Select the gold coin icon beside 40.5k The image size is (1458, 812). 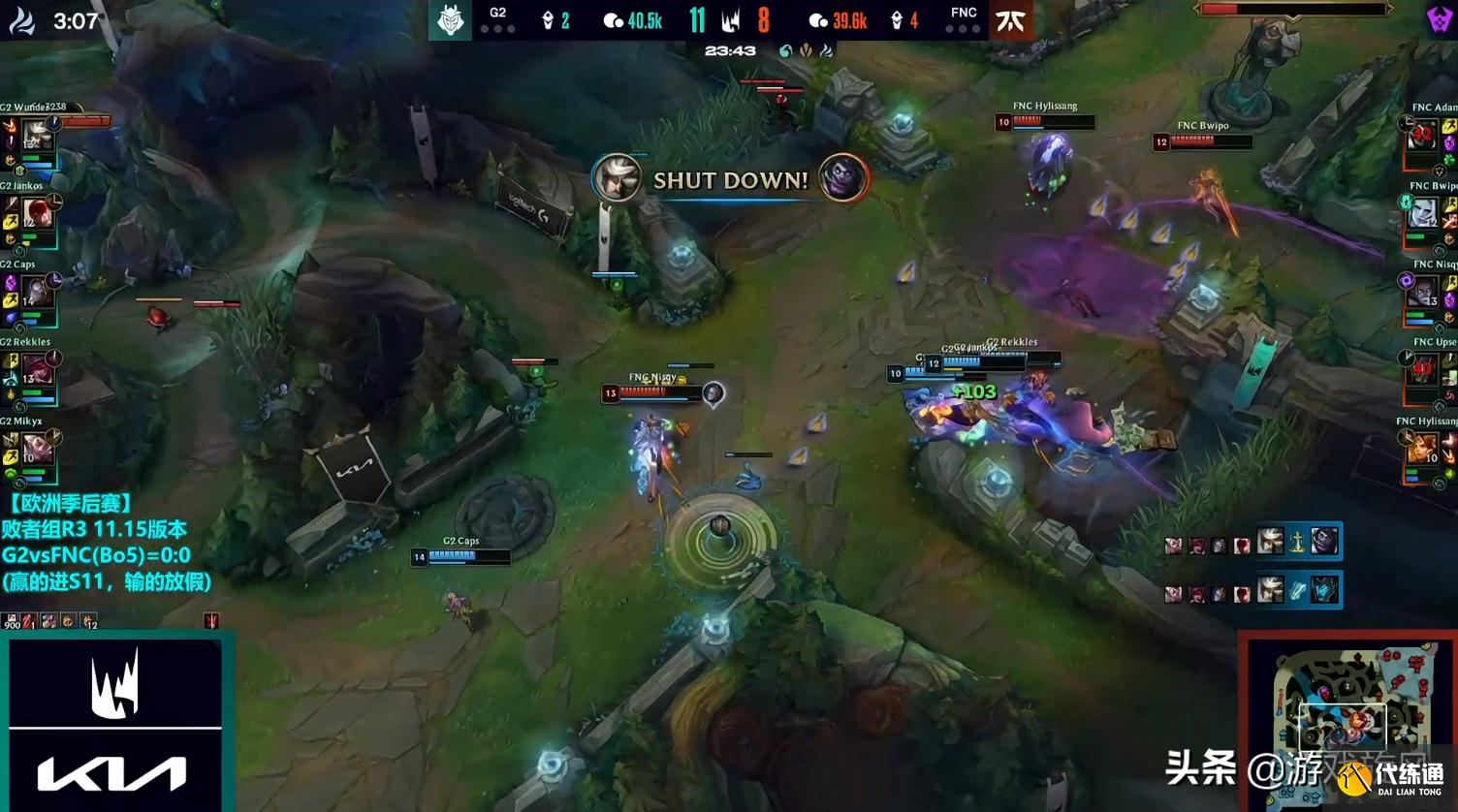614,20
